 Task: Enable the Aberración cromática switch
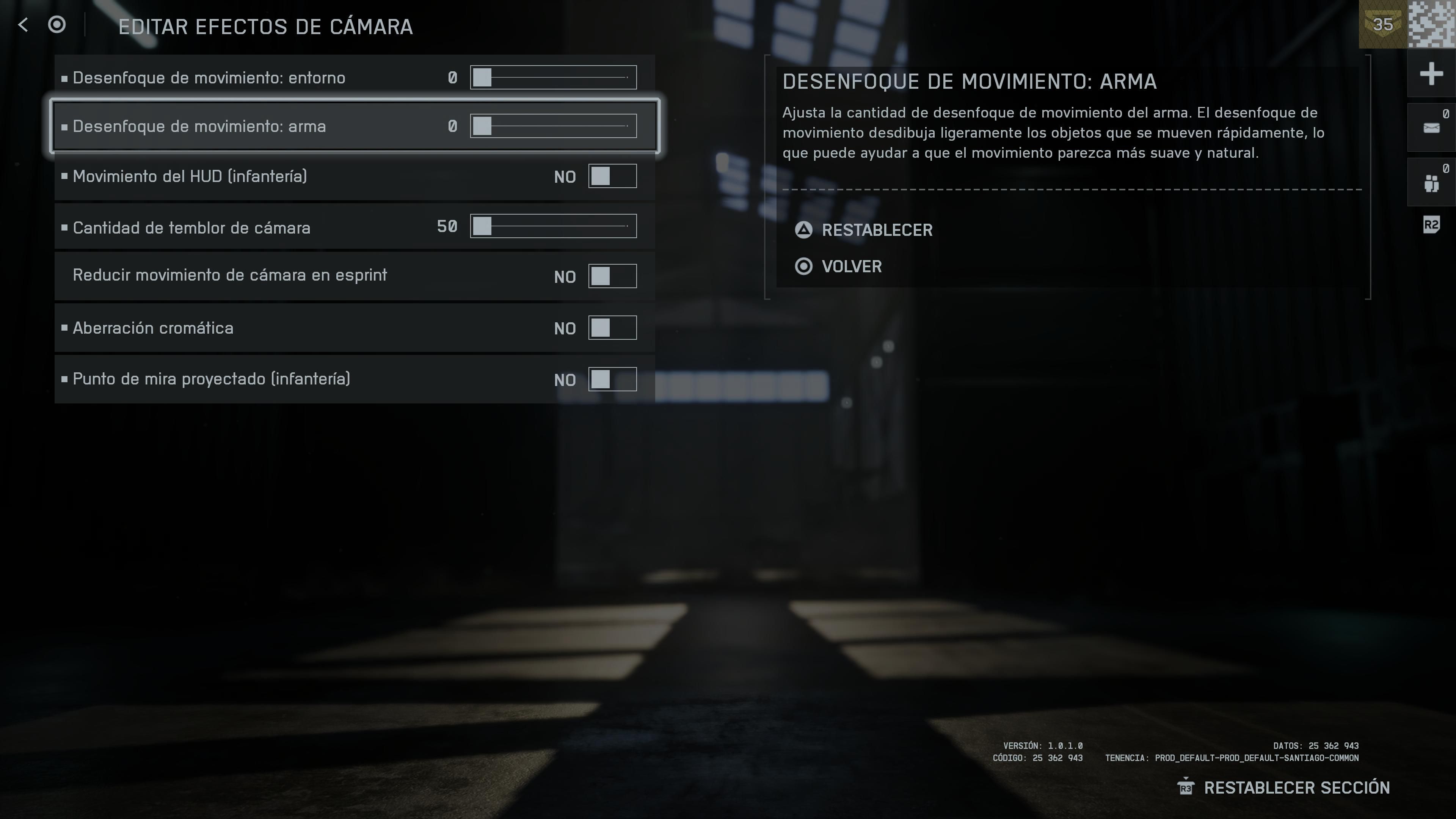tap(612, 327)
